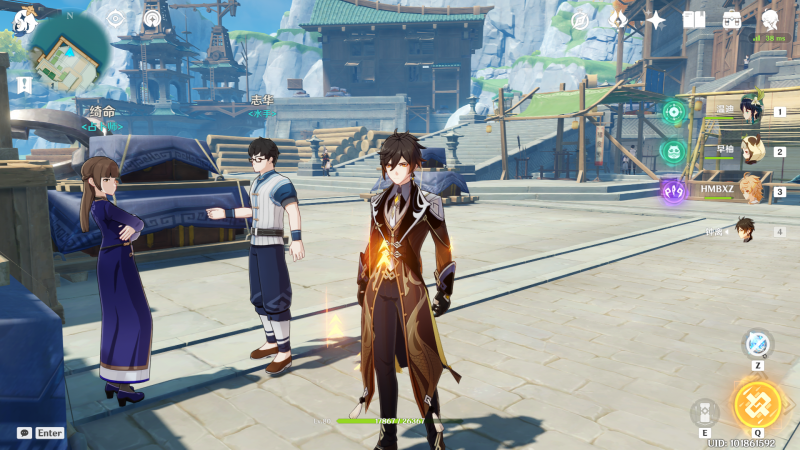This screenshot has width=800, height=450.
Task: Open the backpack inventory icon
Action: point(732,19)
